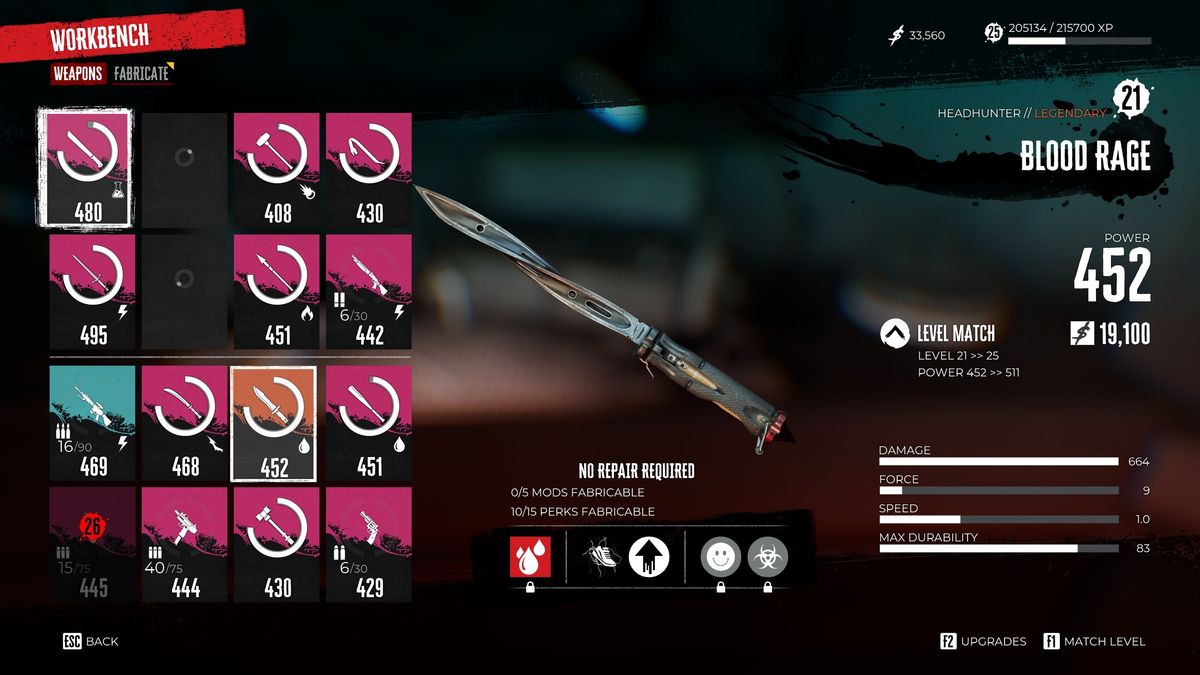
Task: Select the 430 power crowbar slot
Action: [x=369, y=168]
